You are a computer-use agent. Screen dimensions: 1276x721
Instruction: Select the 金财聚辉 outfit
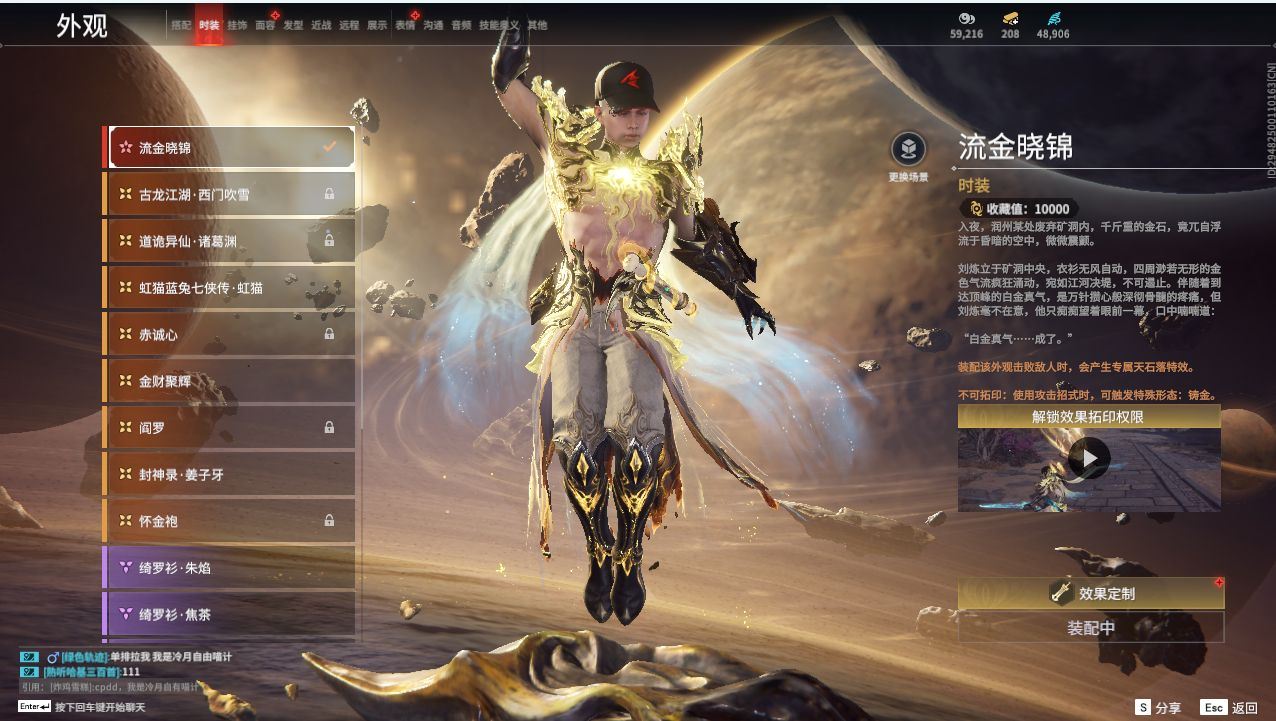[x=231, y=381]
